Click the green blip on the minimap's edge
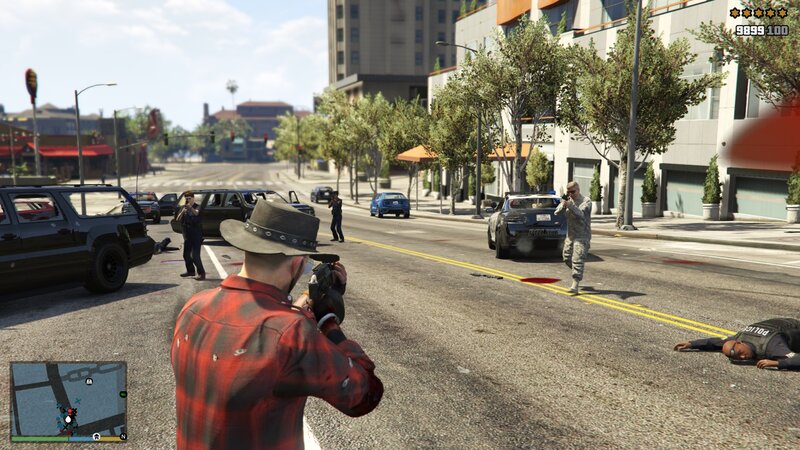 pos(123,394)
